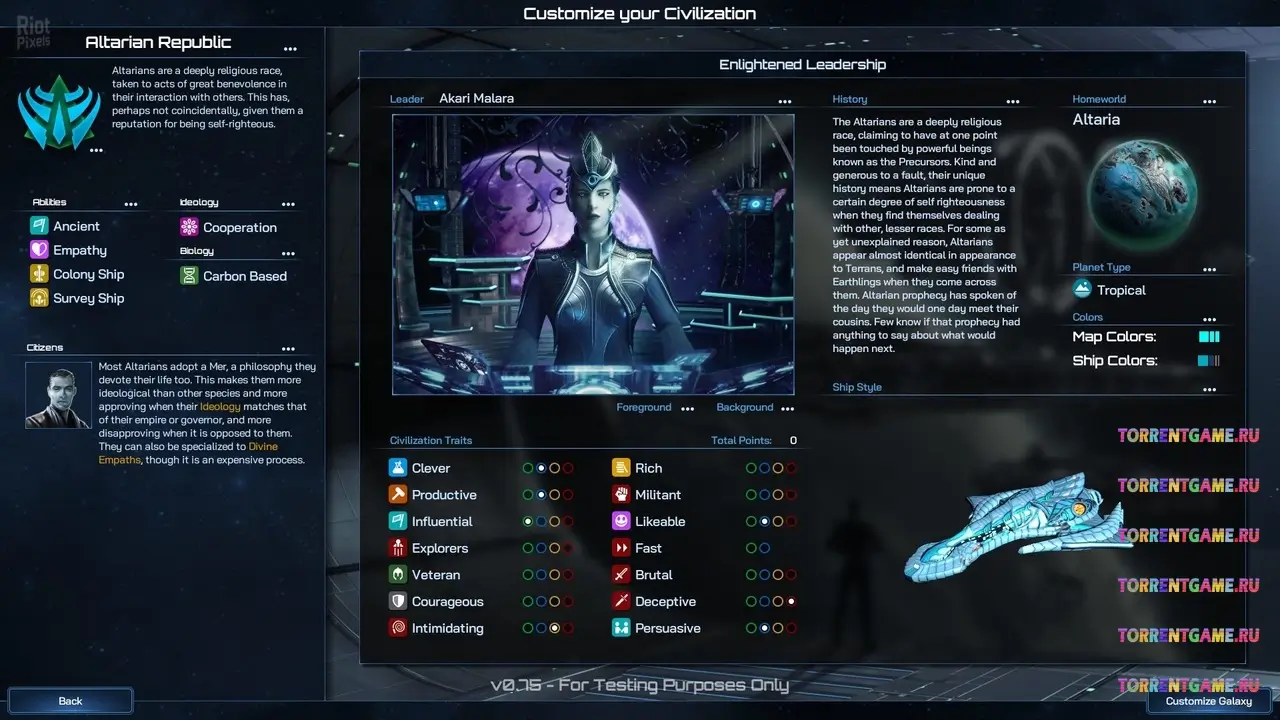Go back with the Back button

pyautogui.click(x=70, y=701)
